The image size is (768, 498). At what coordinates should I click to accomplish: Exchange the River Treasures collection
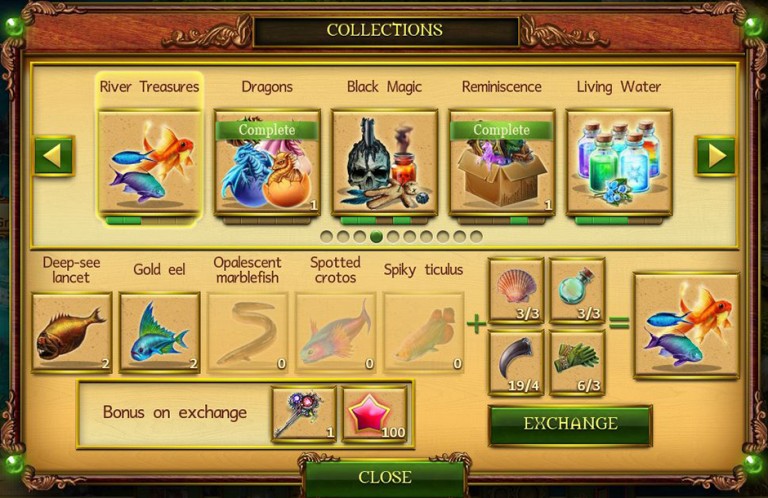coord(569,424)
